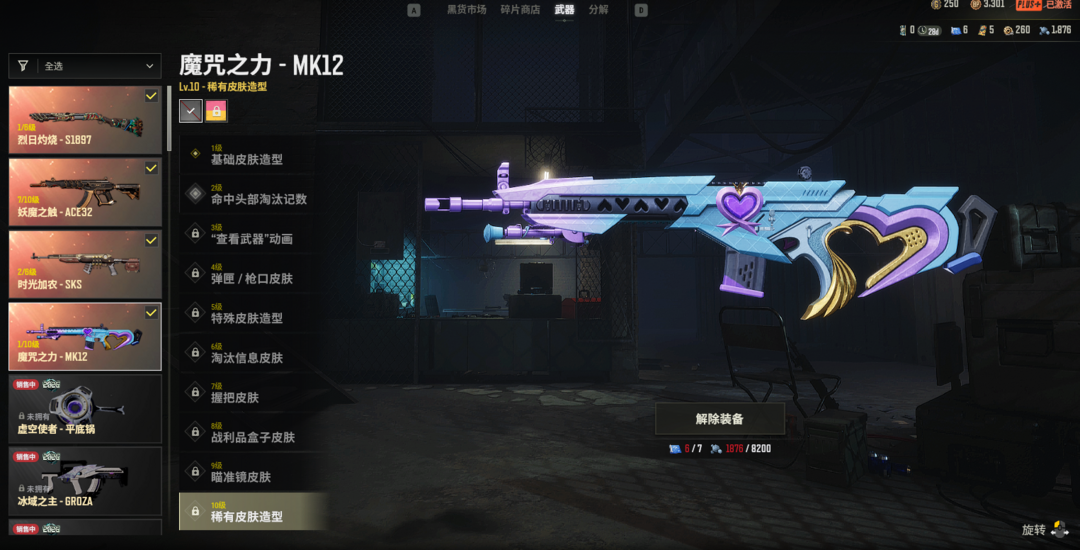Select the 武器 tab
Screen dimensions: 1080x550
coord(565,10)
